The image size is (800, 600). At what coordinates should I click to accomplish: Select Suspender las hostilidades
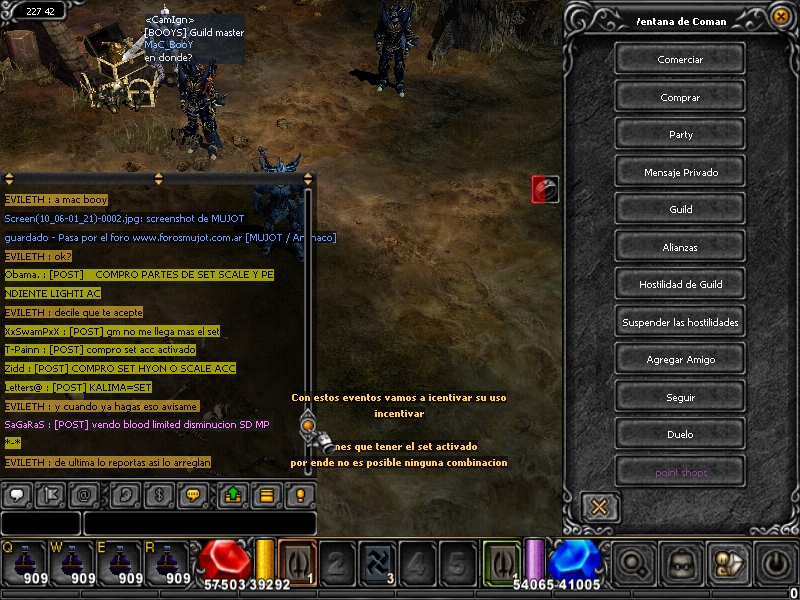(x=680, y=322)
